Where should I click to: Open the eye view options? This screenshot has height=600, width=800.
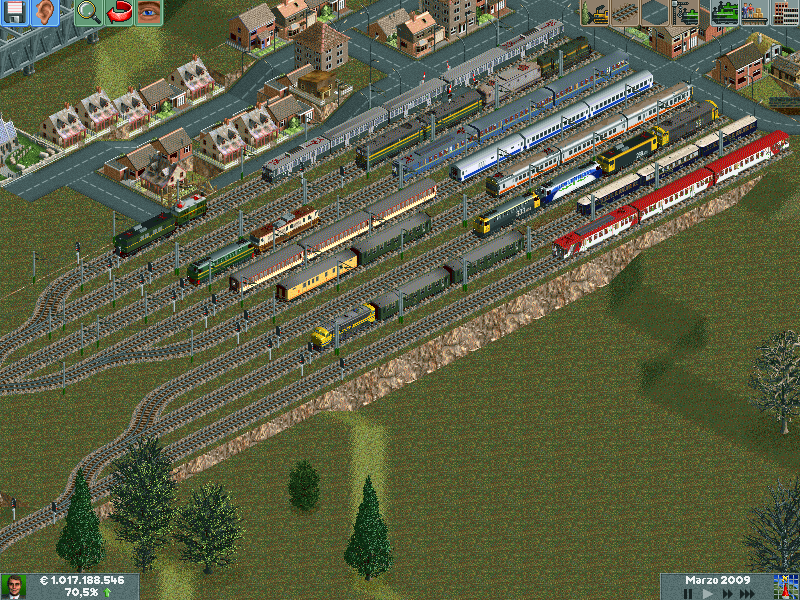click(148, 13)
